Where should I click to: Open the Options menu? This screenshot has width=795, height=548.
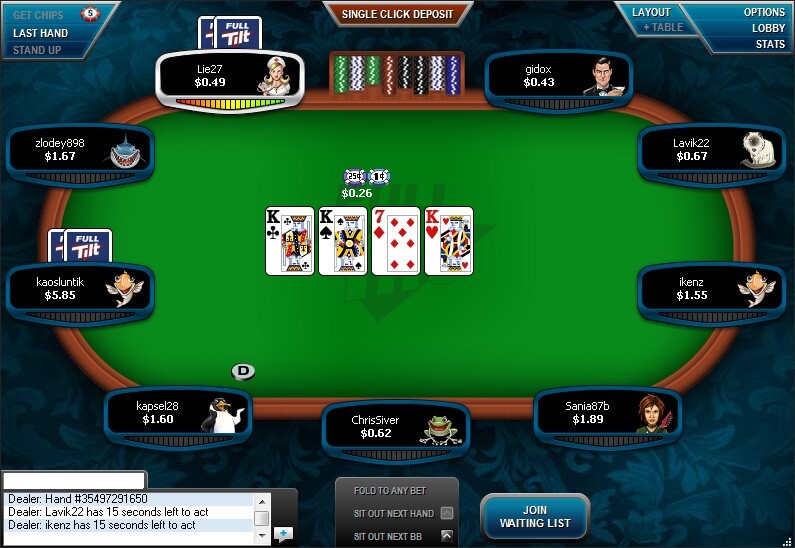764,12
